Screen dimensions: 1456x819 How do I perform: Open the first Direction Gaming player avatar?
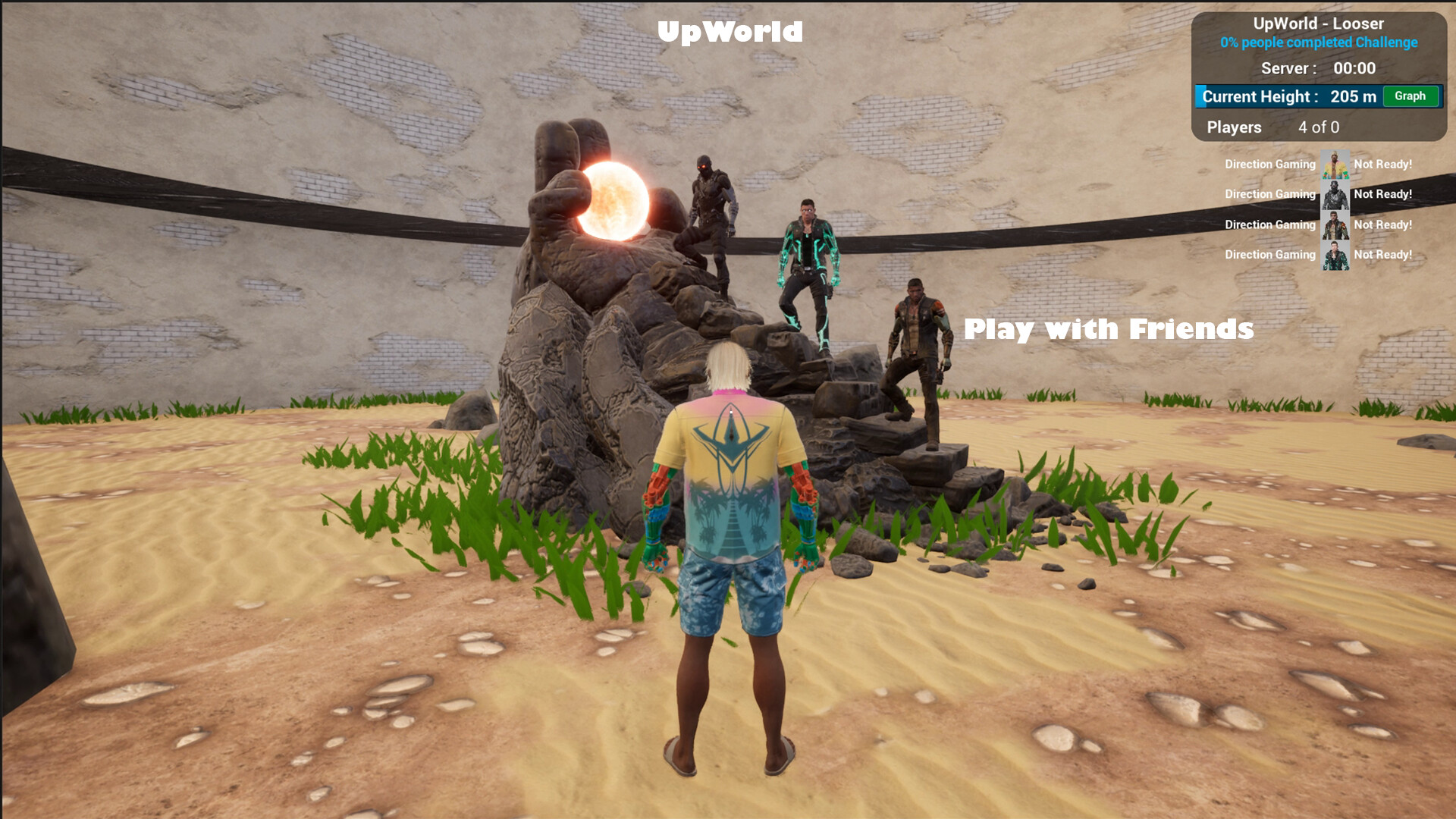click(1335, 164)
